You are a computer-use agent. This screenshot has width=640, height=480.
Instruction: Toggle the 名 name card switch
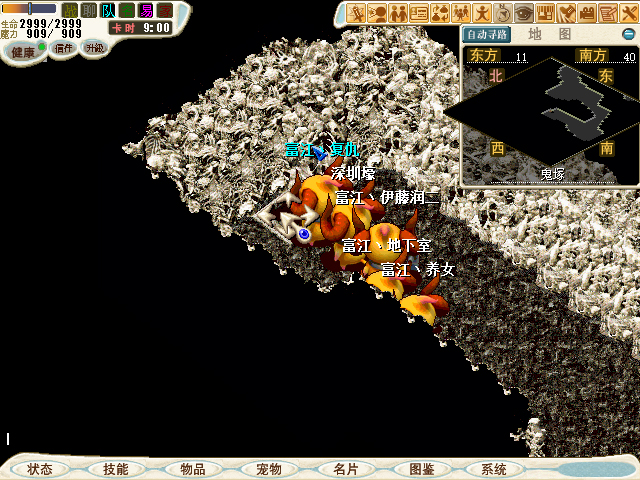127,10
